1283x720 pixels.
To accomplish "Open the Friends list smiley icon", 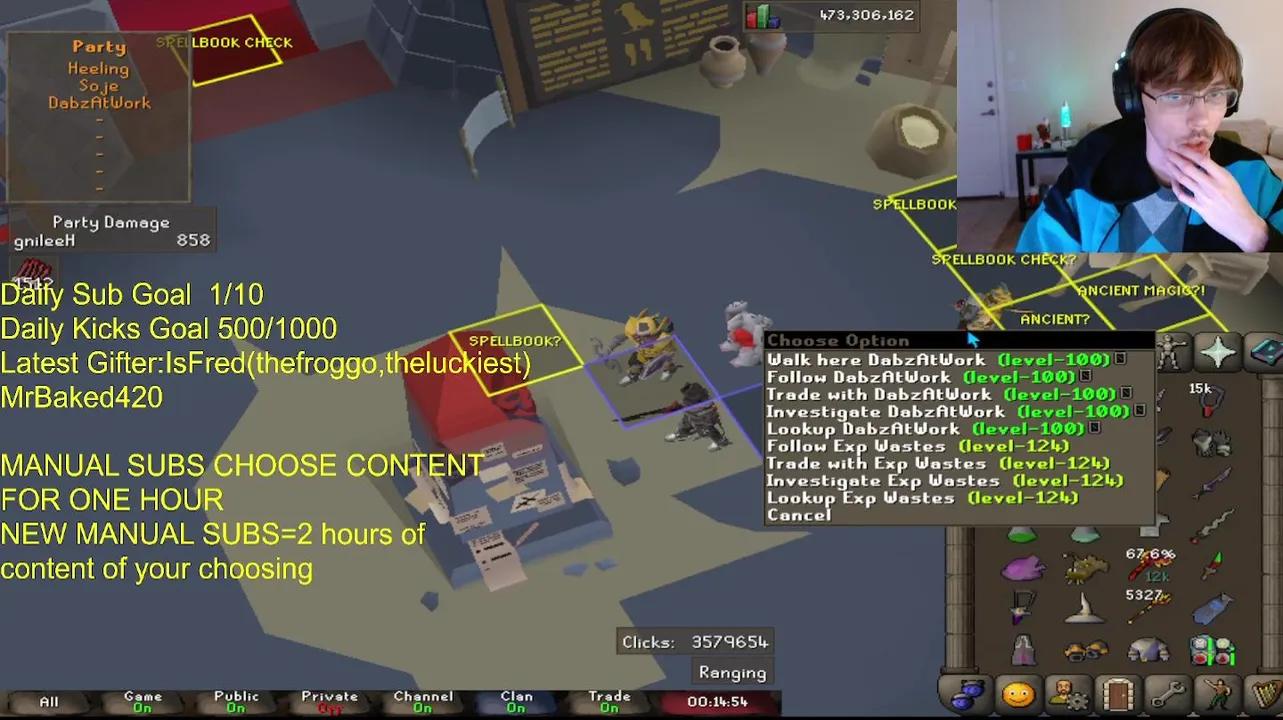I will (1016, 694).
